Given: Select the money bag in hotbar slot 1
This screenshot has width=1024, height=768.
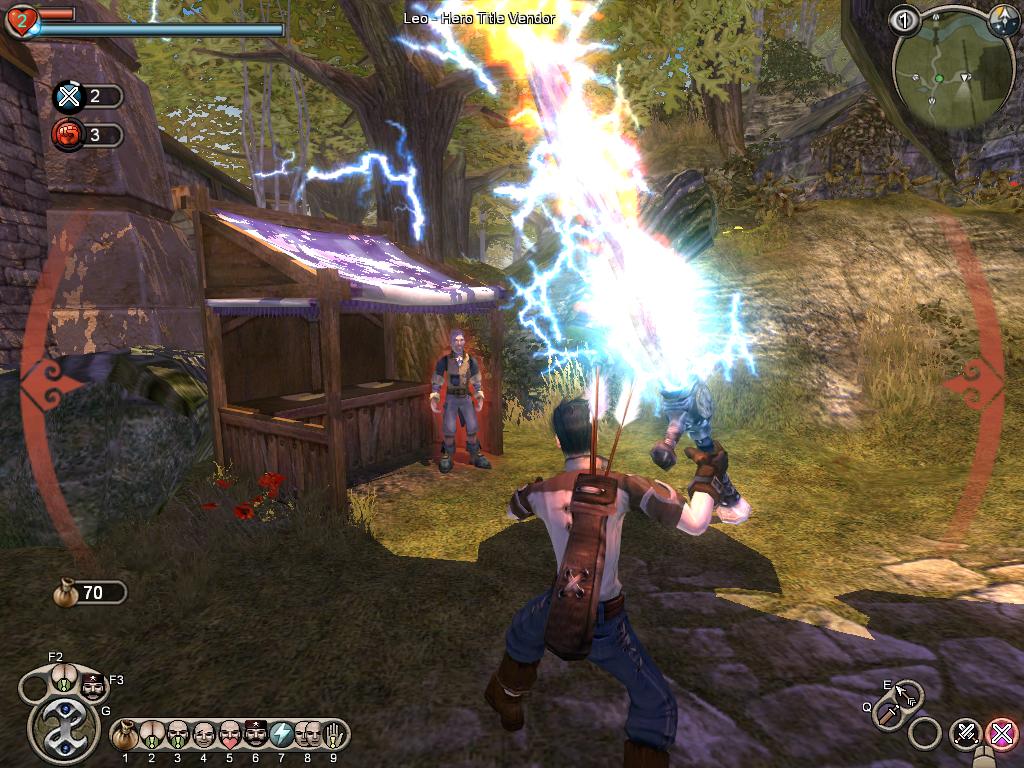Looking at the screenshot, I should [126, 735].
